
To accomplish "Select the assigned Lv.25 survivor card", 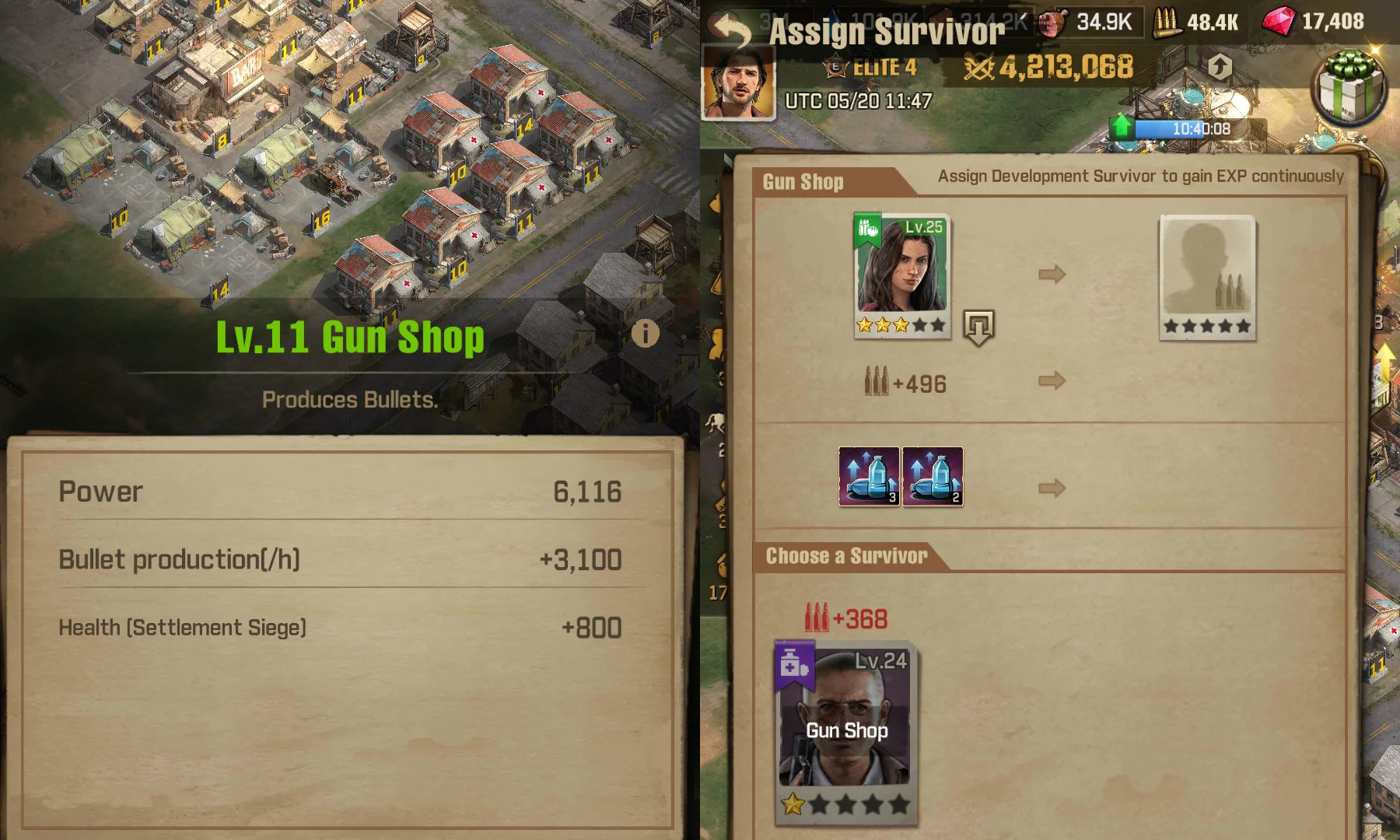I will [x=901, y=274].
